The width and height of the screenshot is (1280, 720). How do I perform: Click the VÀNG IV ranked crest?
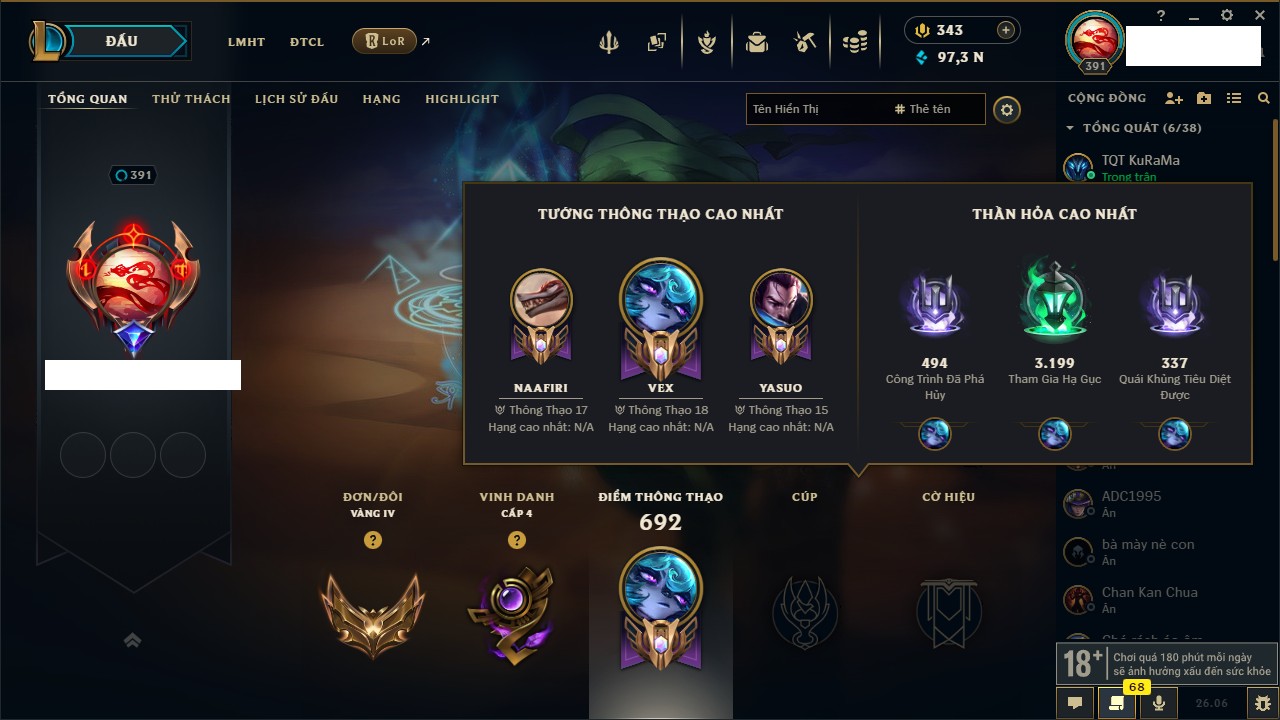click(372, 612)
